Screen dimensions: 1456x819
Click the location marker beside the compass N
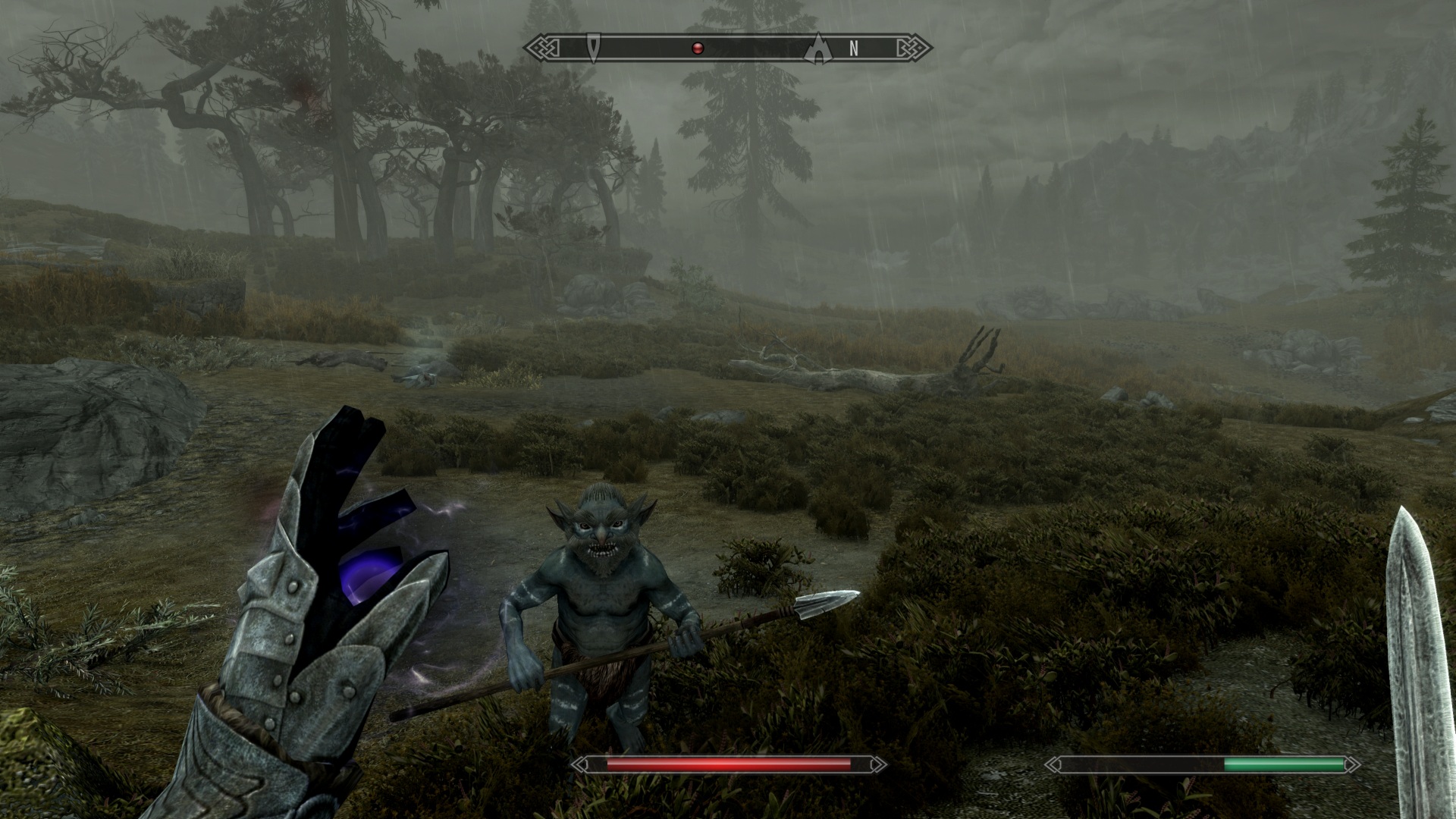(x=819, y=48)
